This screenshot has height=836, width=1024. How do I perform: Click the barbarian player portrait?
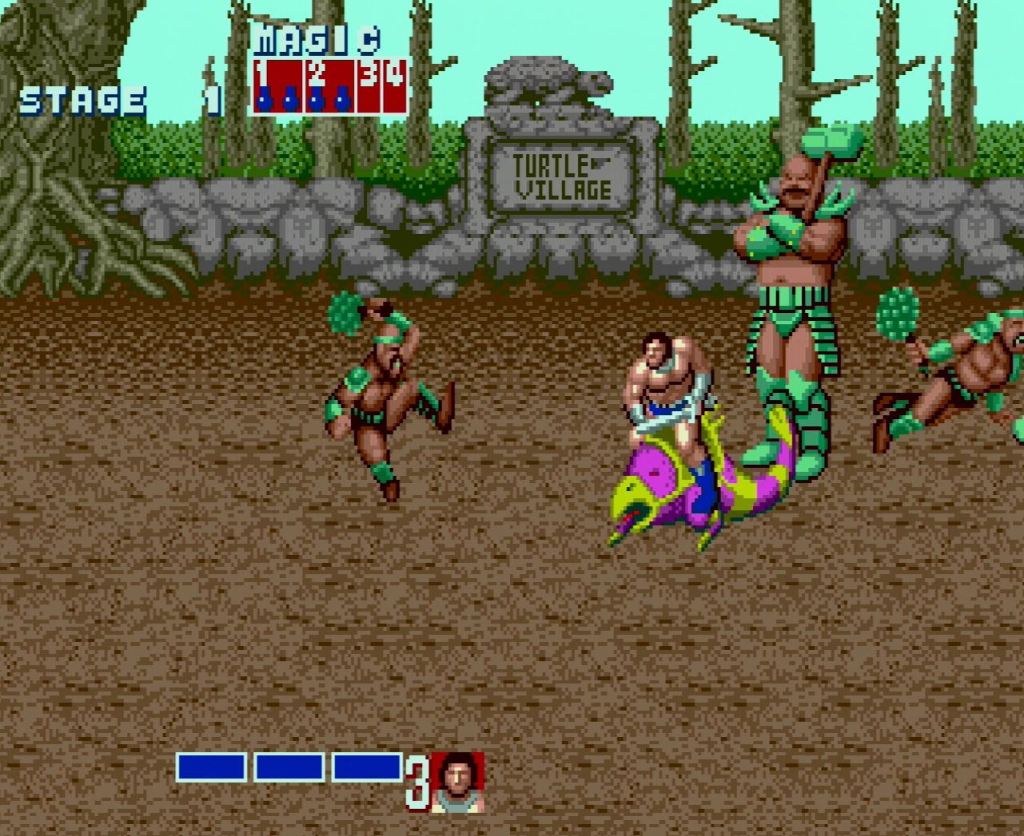coord(457,781)
